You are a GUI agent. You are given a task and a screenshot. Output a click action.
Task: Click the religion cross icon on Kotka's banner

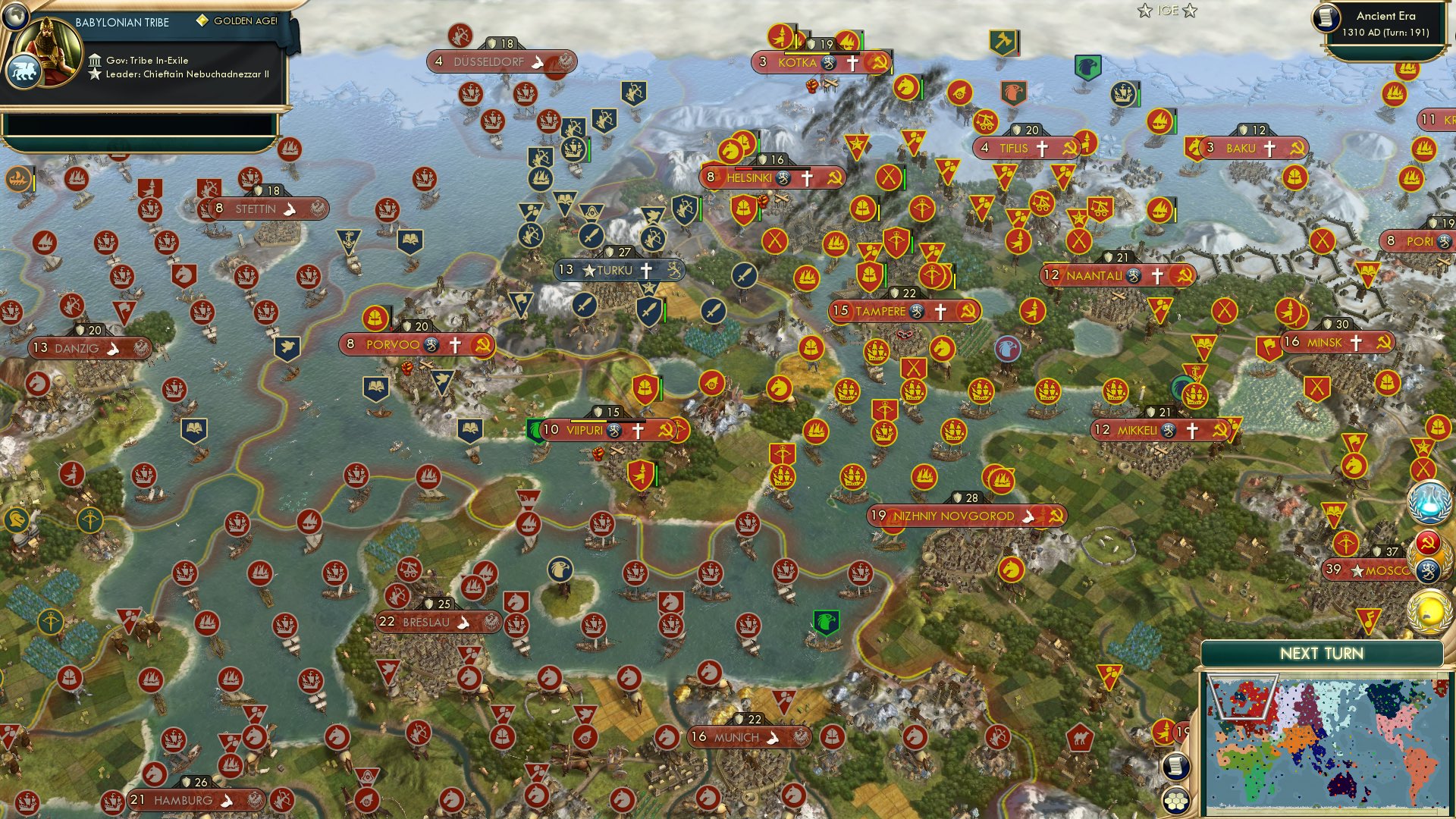[852, 63]
